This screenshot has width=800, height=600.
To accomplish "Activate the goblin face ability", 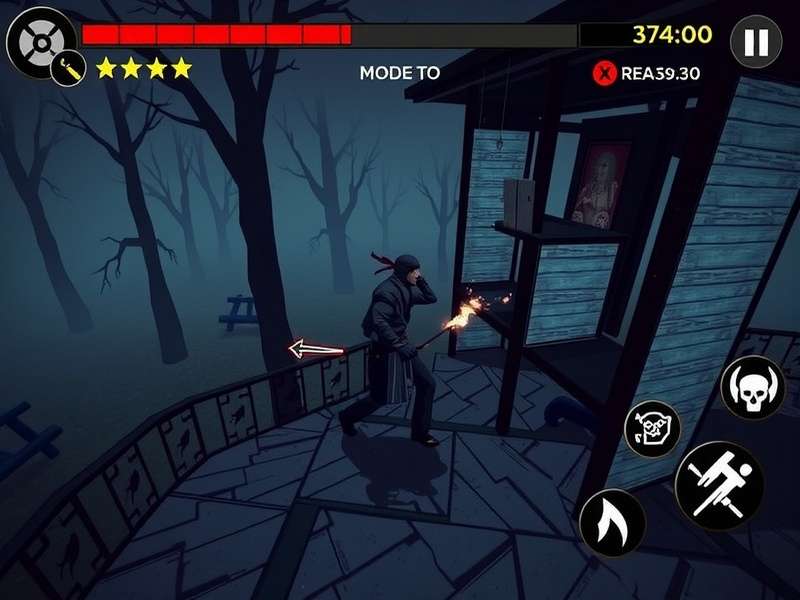I will point(652,428).
